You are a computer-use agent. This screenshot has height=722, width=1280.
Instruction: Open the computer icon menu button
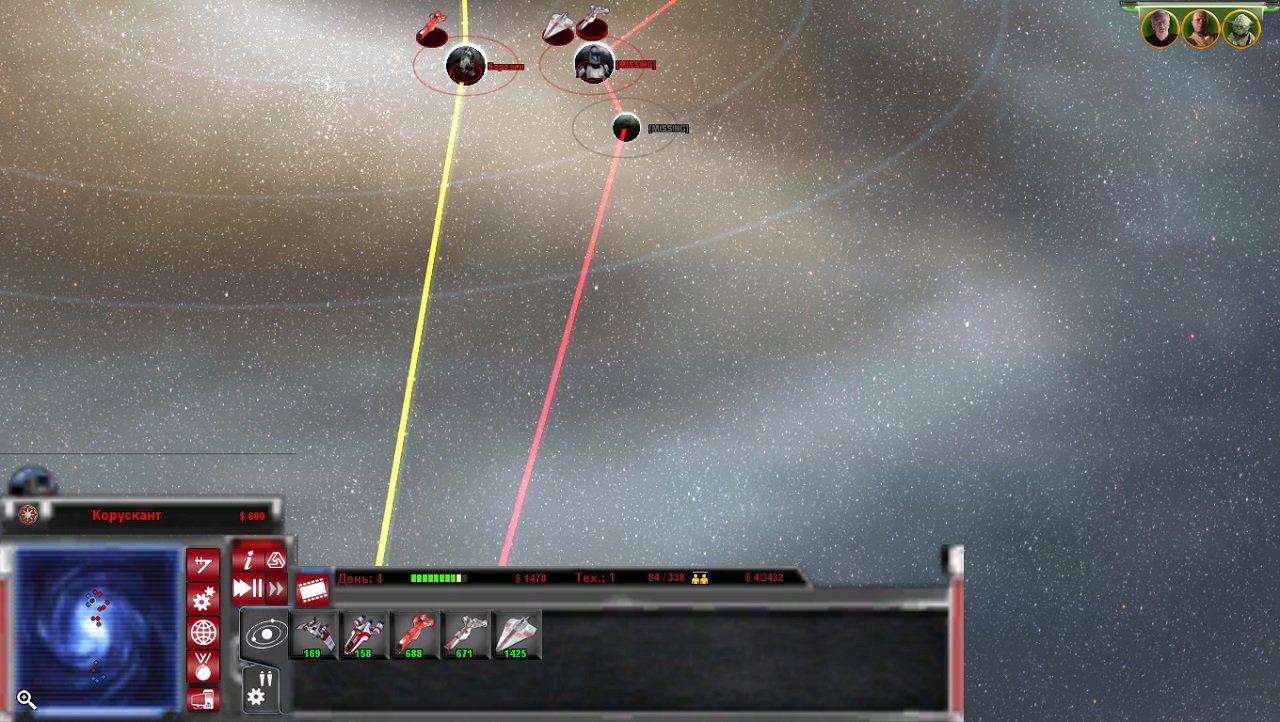202,699
